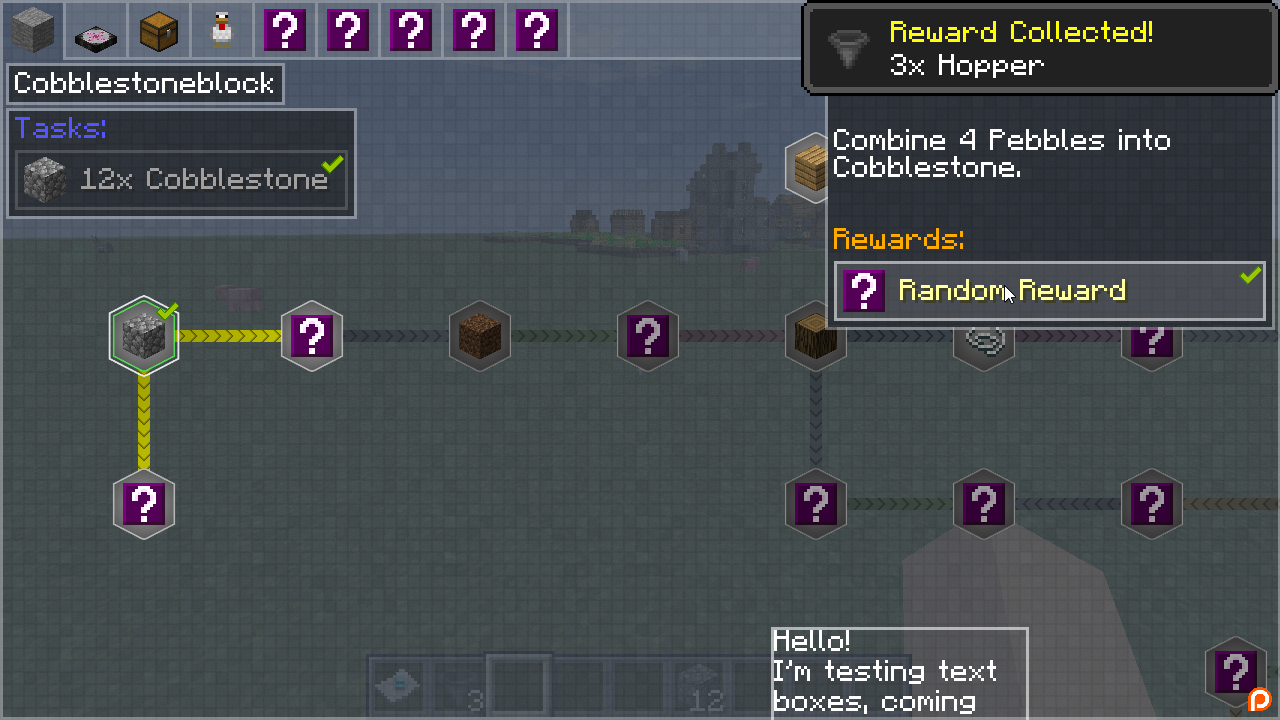
Task: Open the cobblestone block chapter tab
Action: [x=33, y=30]
